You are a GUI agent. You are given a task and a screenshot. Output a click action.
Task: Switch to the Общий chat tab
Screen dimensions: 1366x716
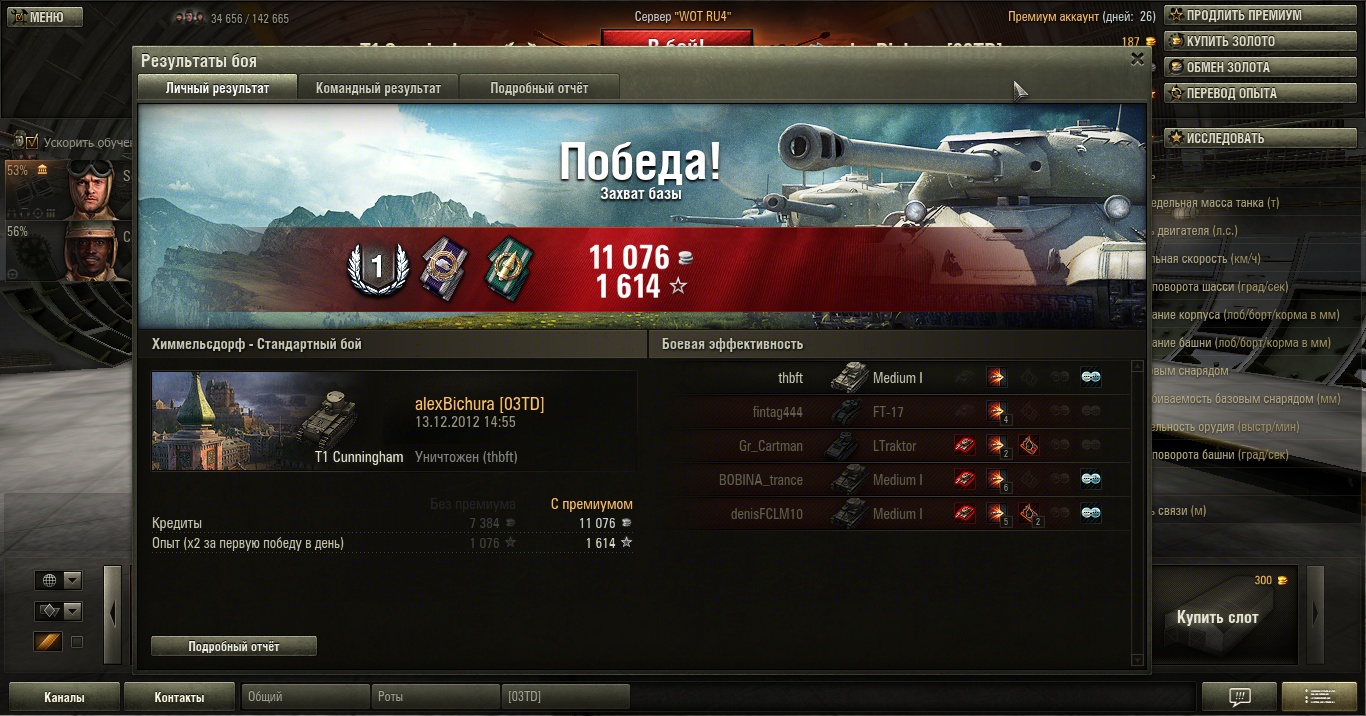(x=304, y=697)
